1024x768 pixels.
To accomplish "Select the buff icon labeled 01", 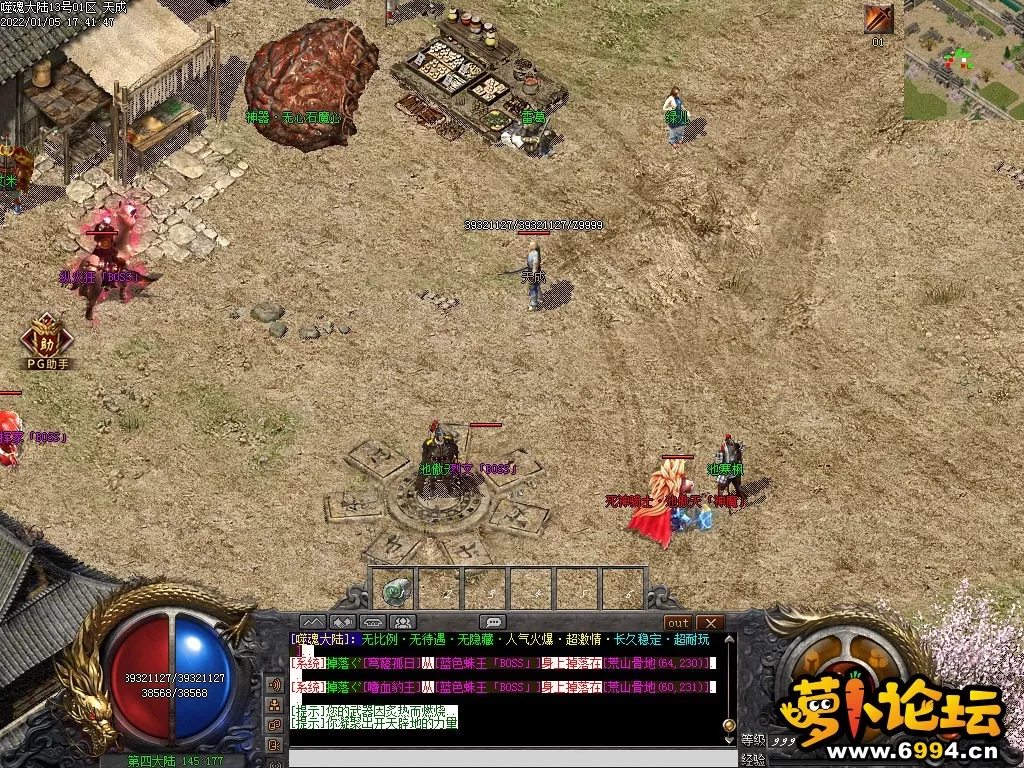I will (x=879, y=20).
